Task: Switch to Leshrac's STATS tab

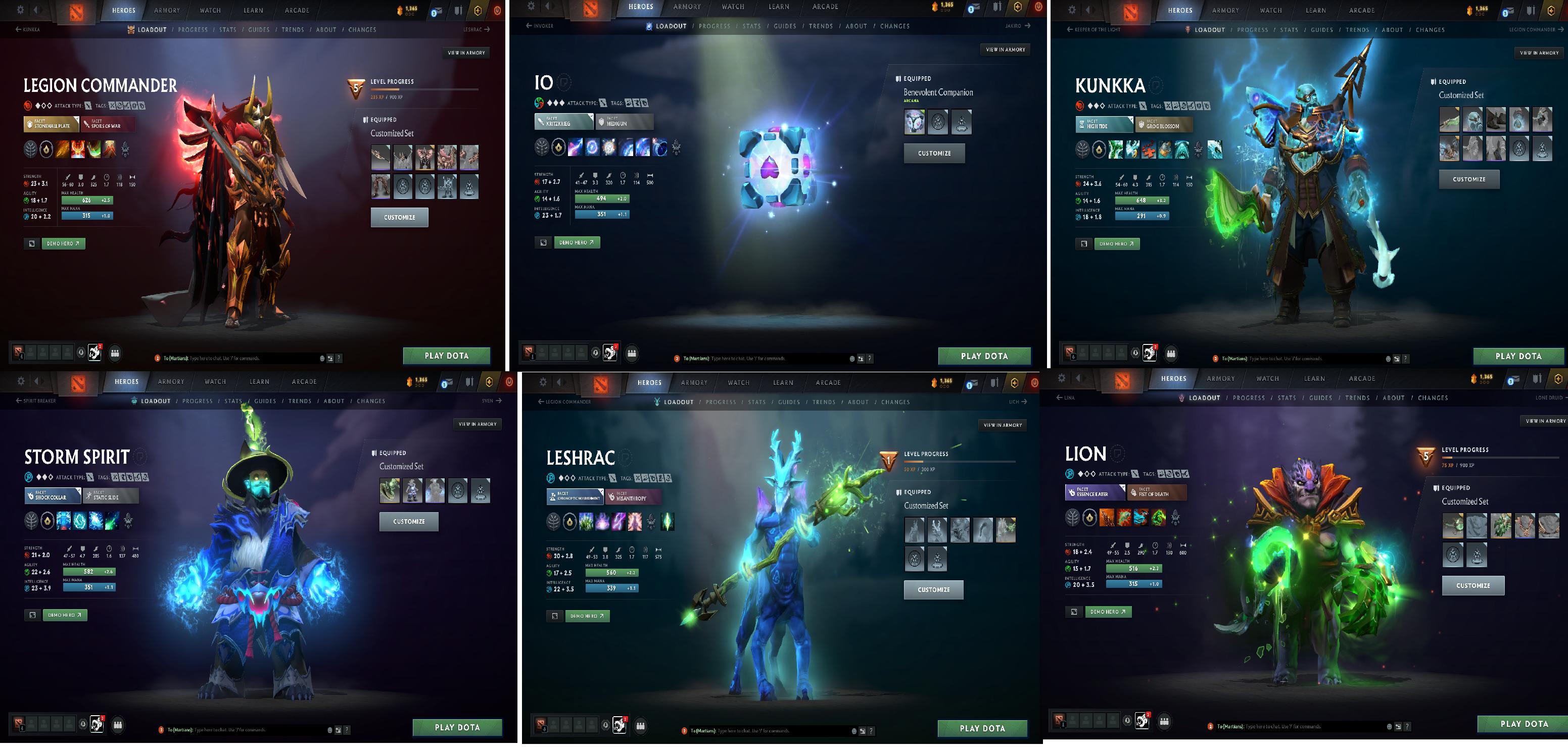Action: (x=756, y=402)
